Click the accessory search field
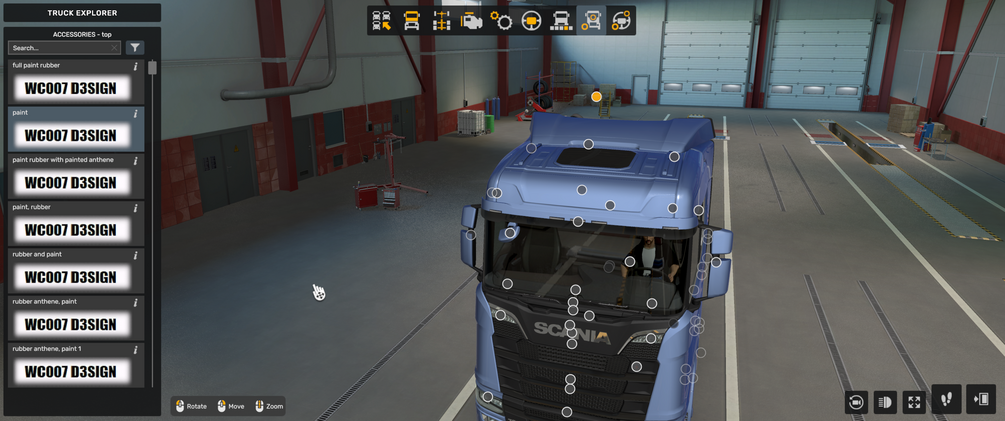 tap(62, 48)
